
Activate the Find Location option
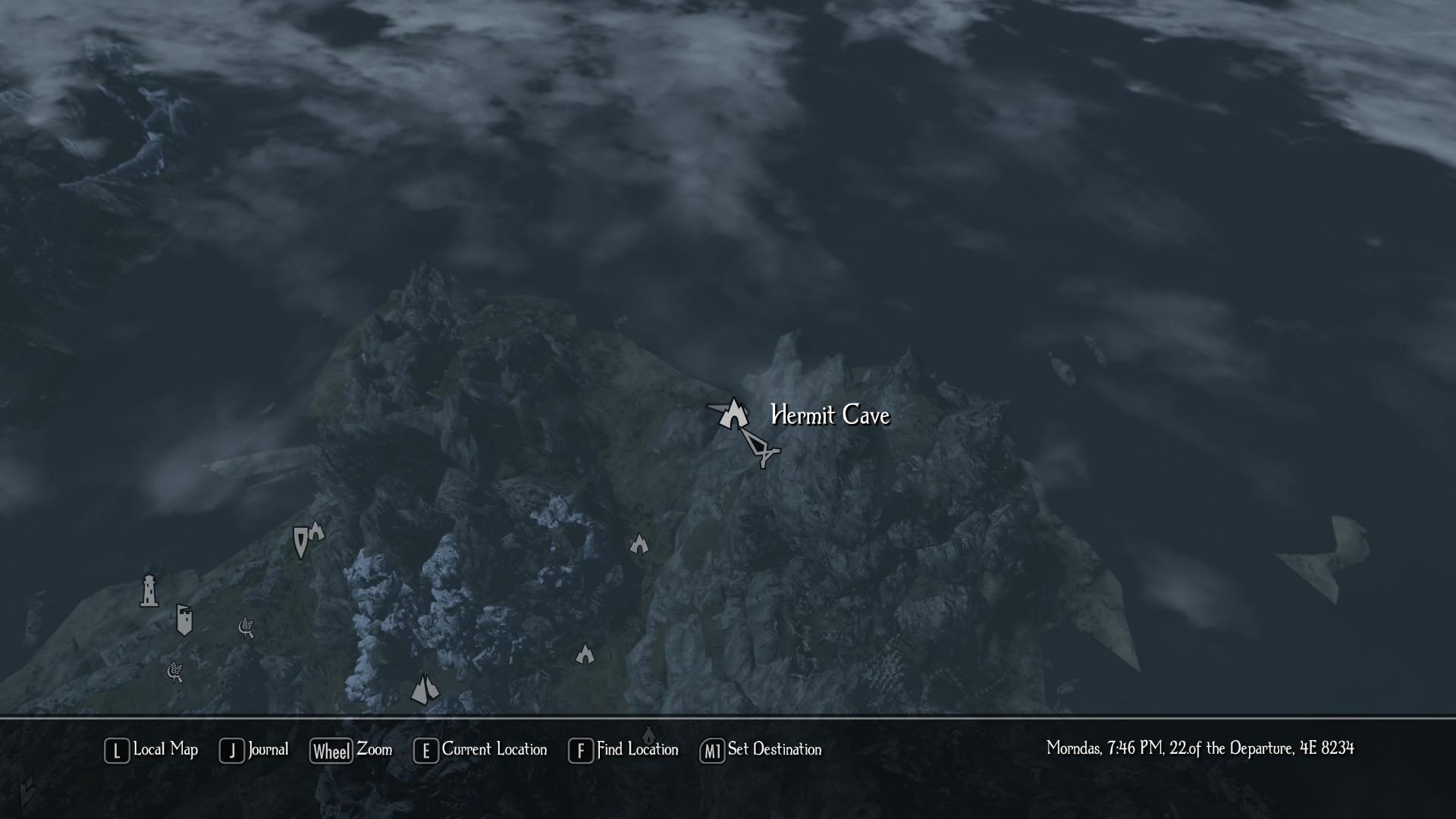click(623, 750)
